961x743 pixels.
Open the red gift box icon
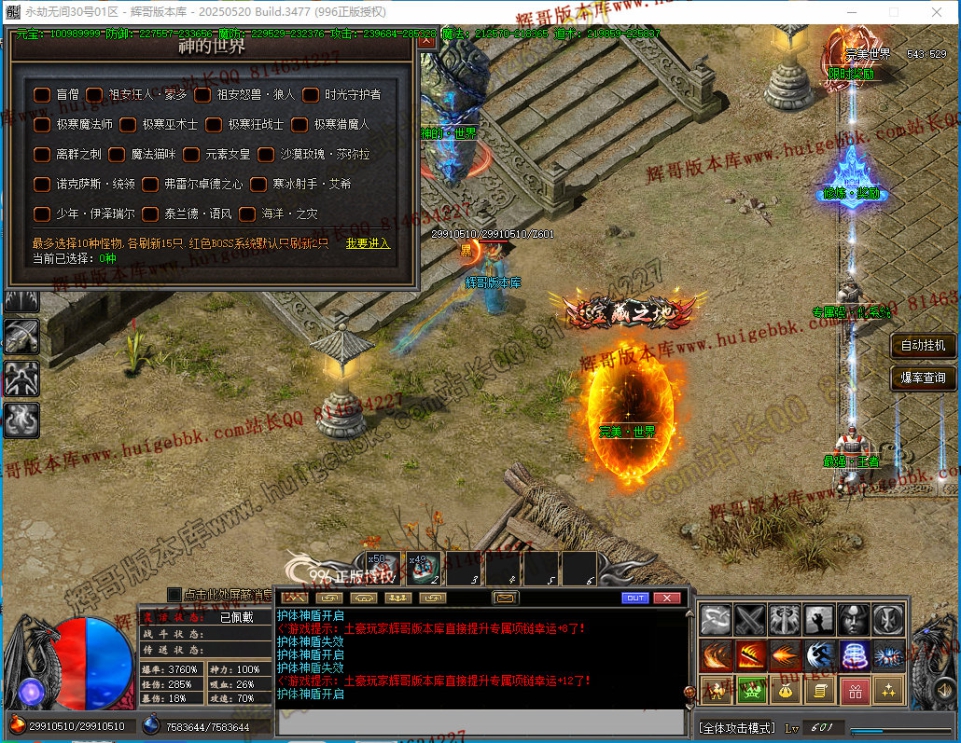click(853, 690)
